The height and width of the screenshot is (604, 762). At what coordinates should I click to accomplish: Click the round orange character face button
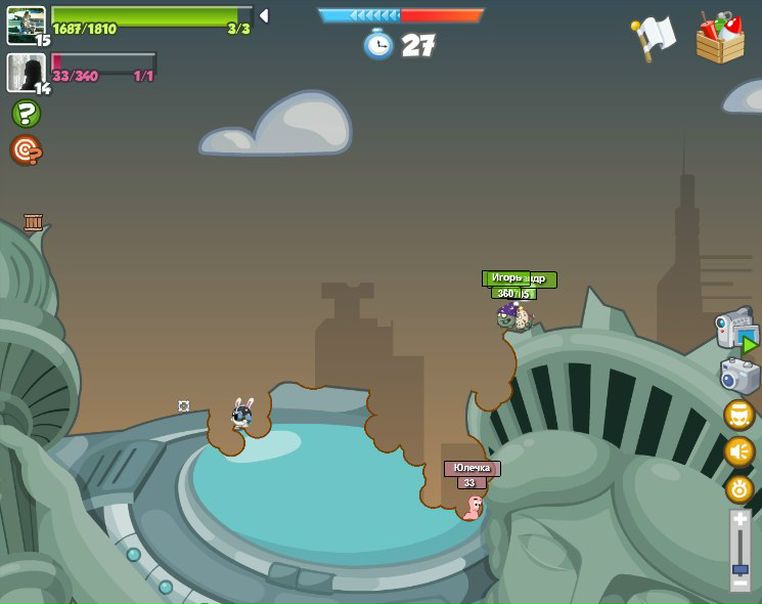739,414
